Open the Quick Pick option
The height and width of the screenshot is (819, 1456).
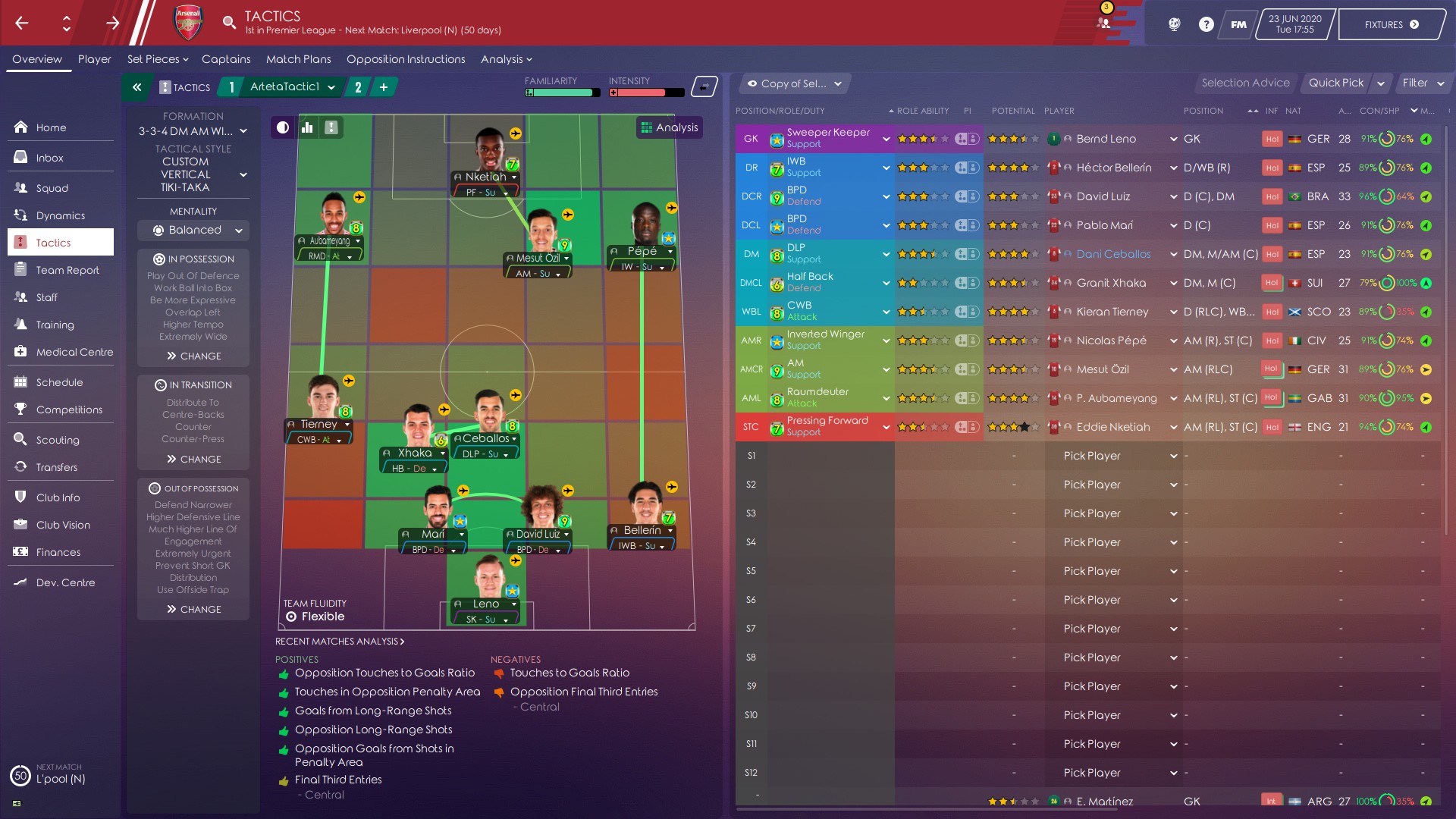pyautogui.click(x=1335, y=83)
